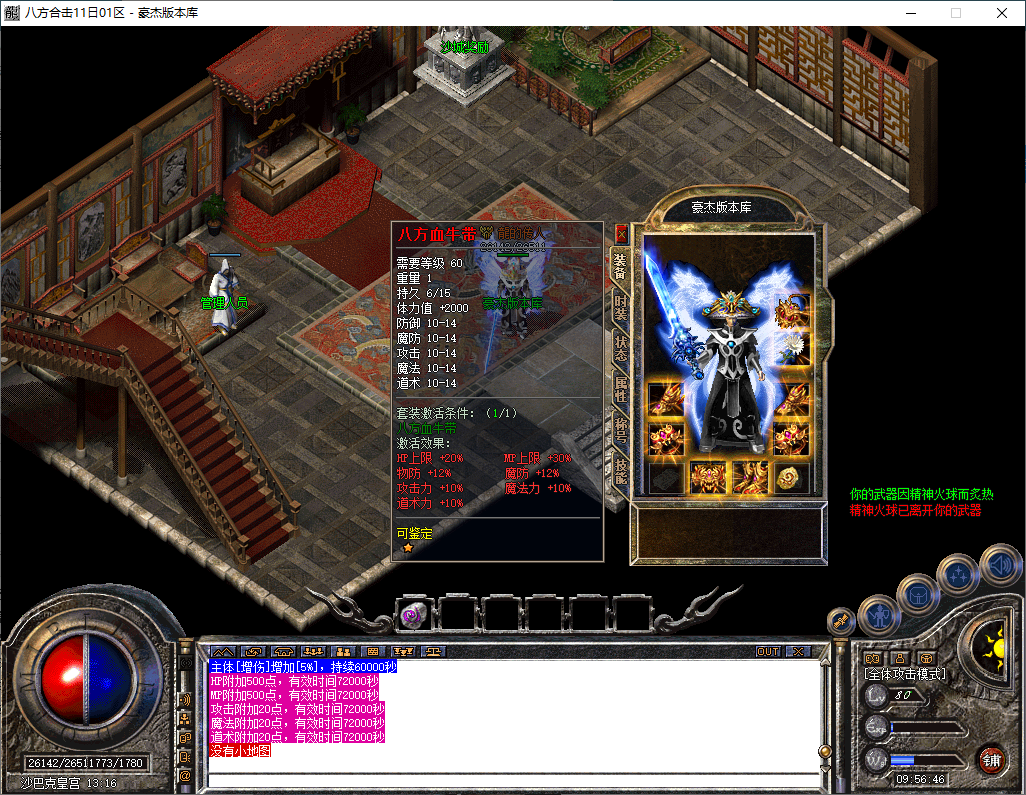The image size is (1026, 795).
Task: Open the character figure round button
Action: pyautogui.click(x=878, y=614)
